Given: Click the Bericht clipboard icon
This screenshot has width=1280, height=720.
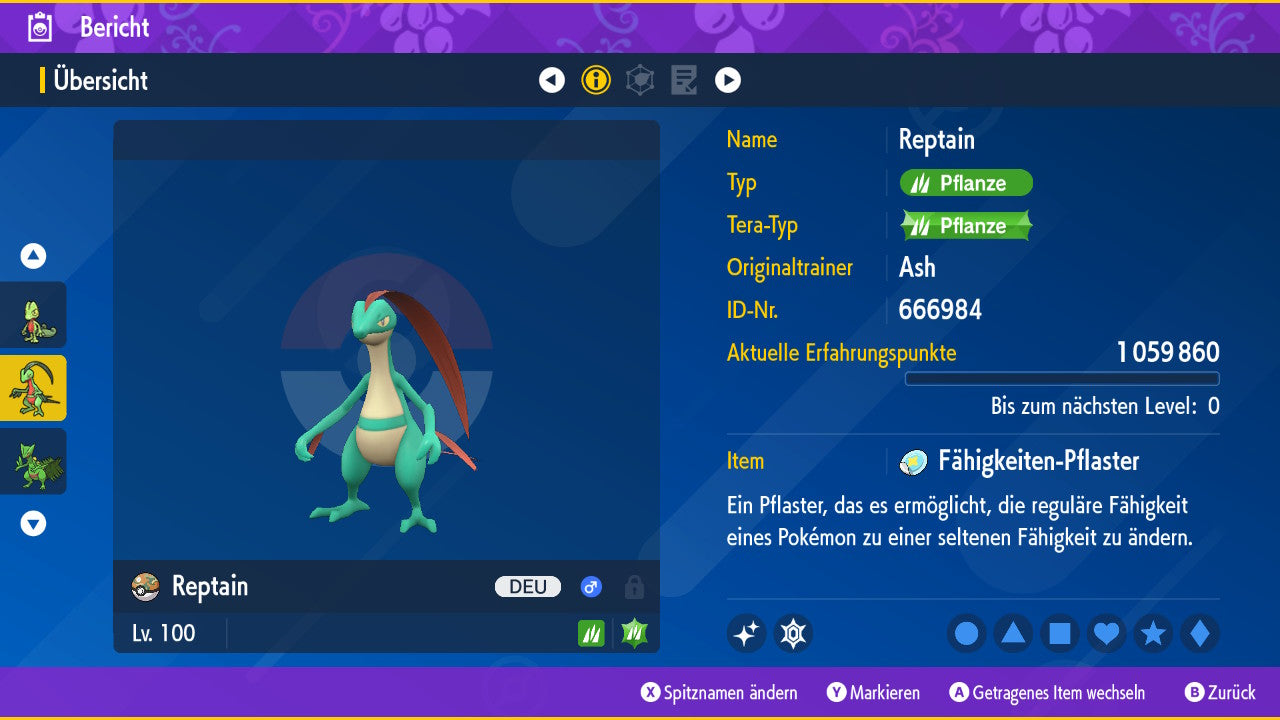Looking at the screenshot, I should point(40,27).
